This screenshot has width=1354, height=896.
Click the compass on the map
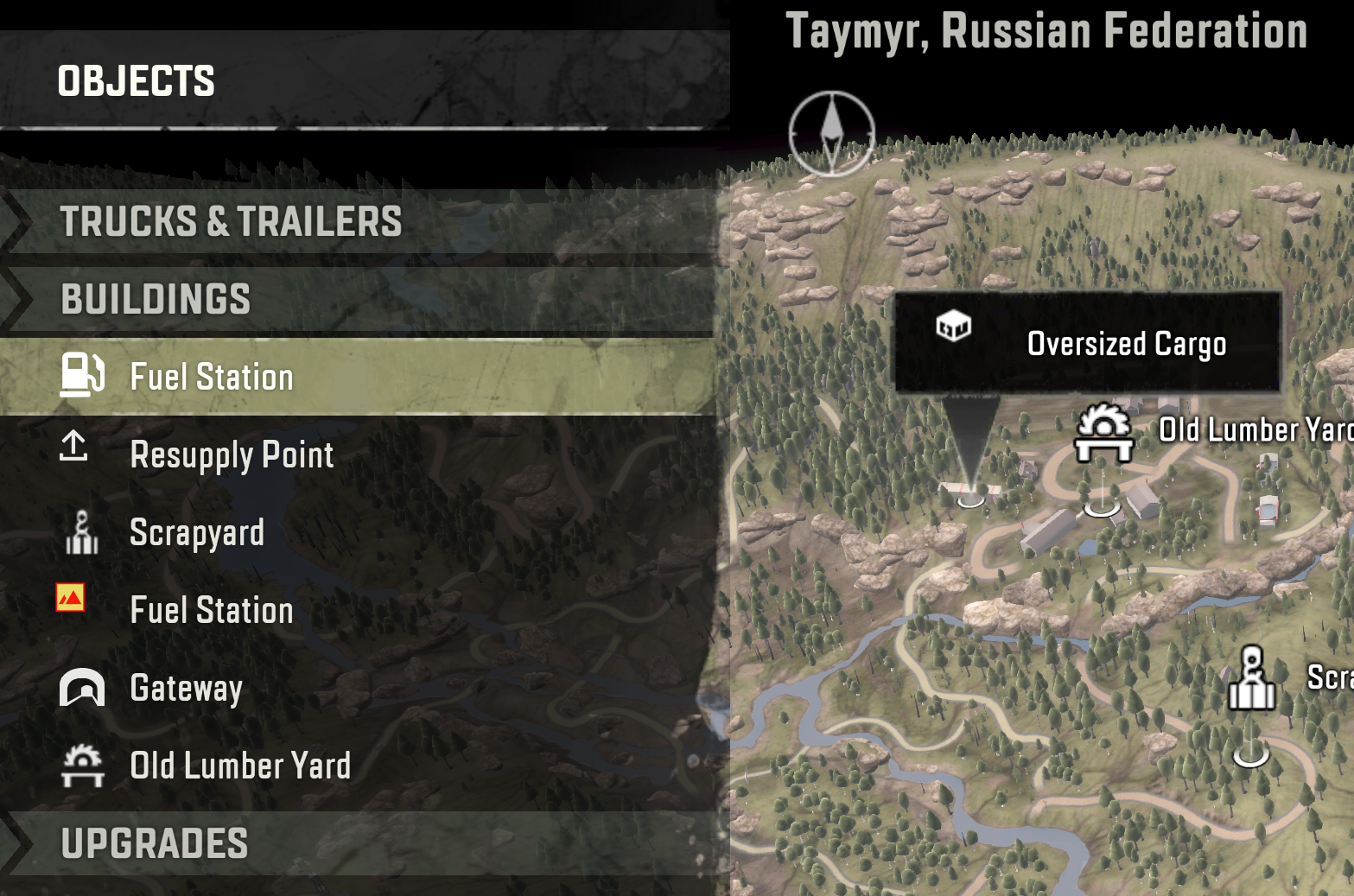point(831,133)
